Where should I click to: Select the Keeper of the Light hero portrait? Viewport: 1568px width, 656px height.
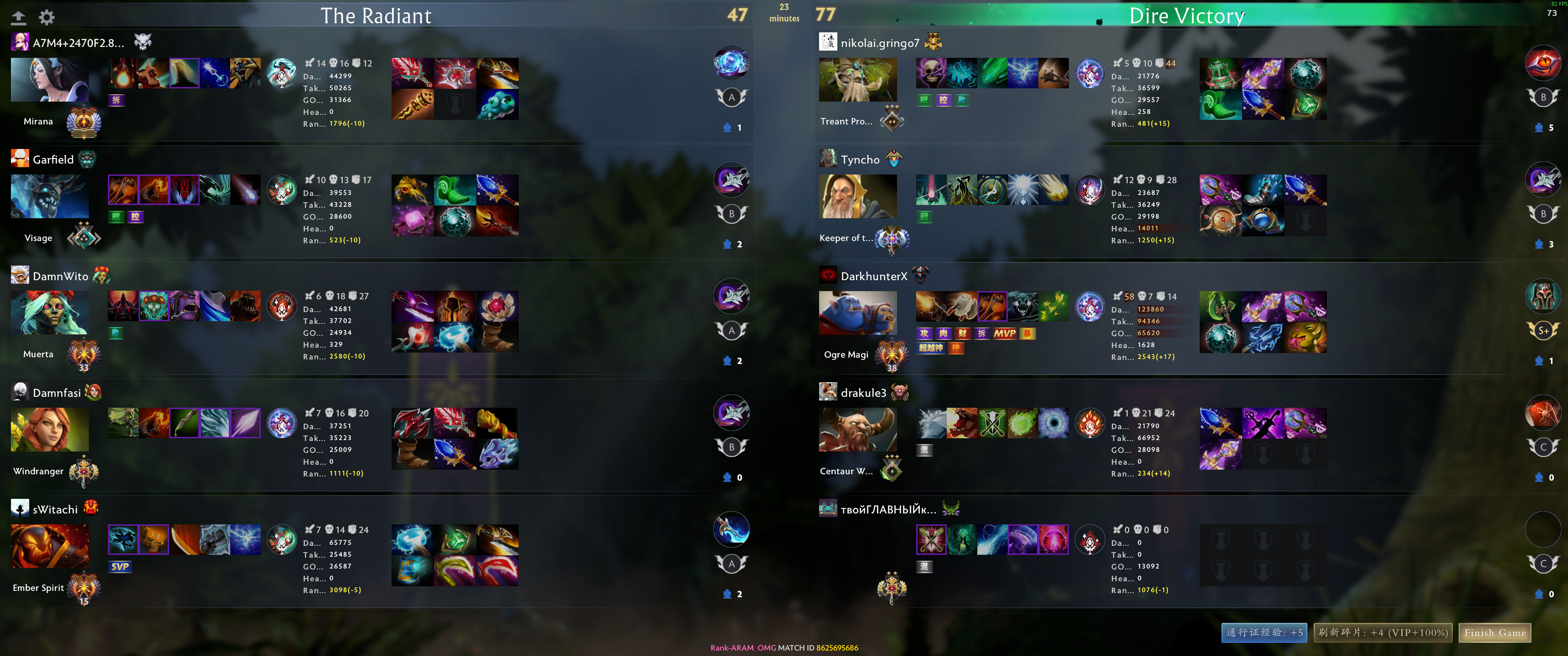pyautogui.click(x=858, y=196)
